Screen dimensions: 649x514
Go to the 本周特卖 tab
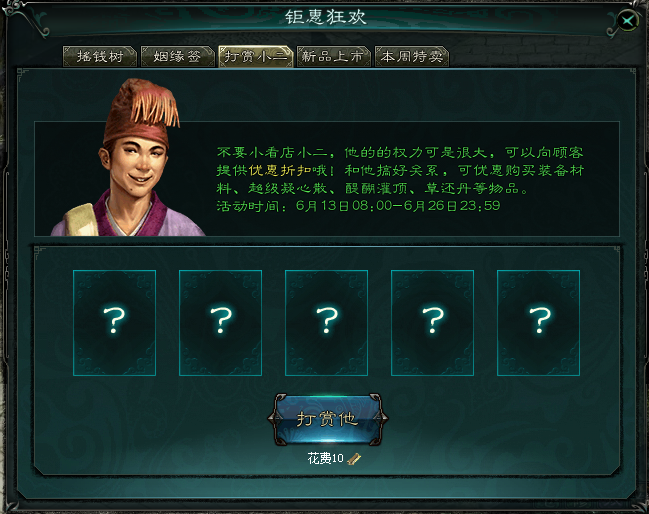click(411, 56)
